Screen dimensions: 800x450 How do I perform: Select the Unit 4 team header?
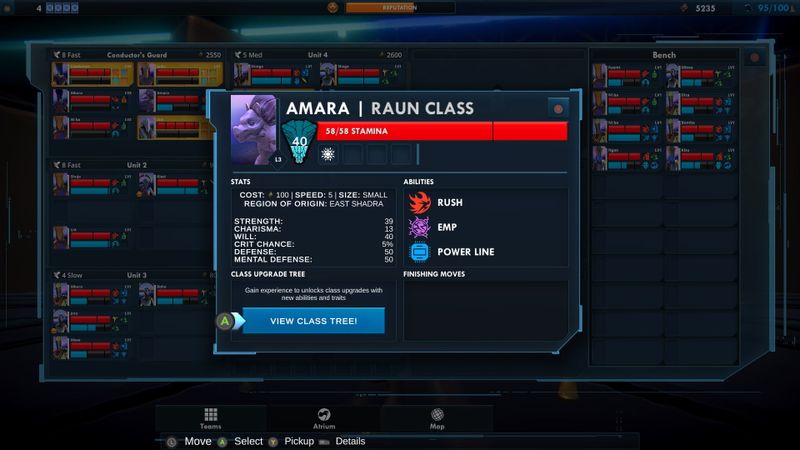click(318, 55)
